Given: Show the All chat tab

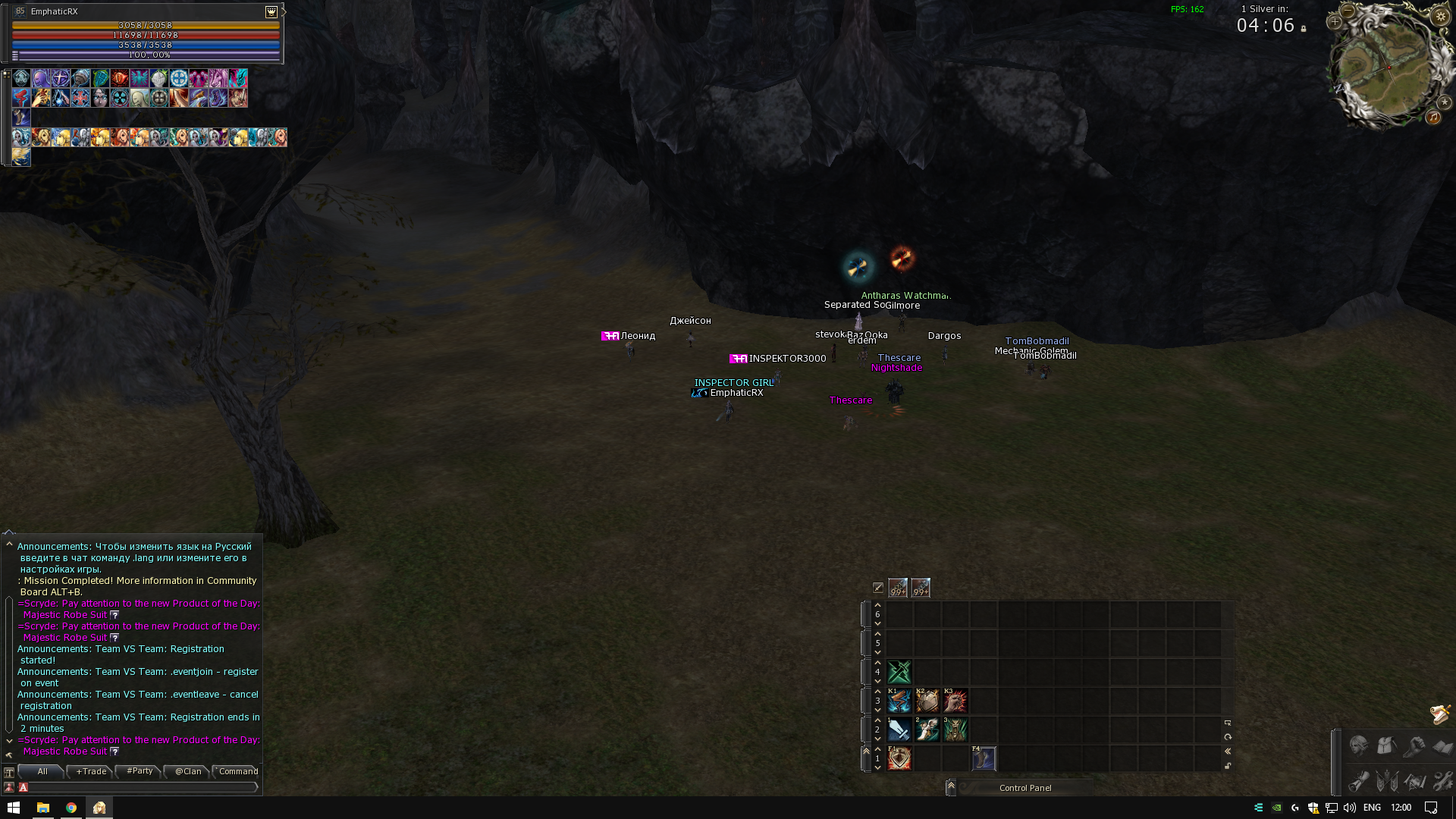Looking at the screenshot, I should pos(42,771).
